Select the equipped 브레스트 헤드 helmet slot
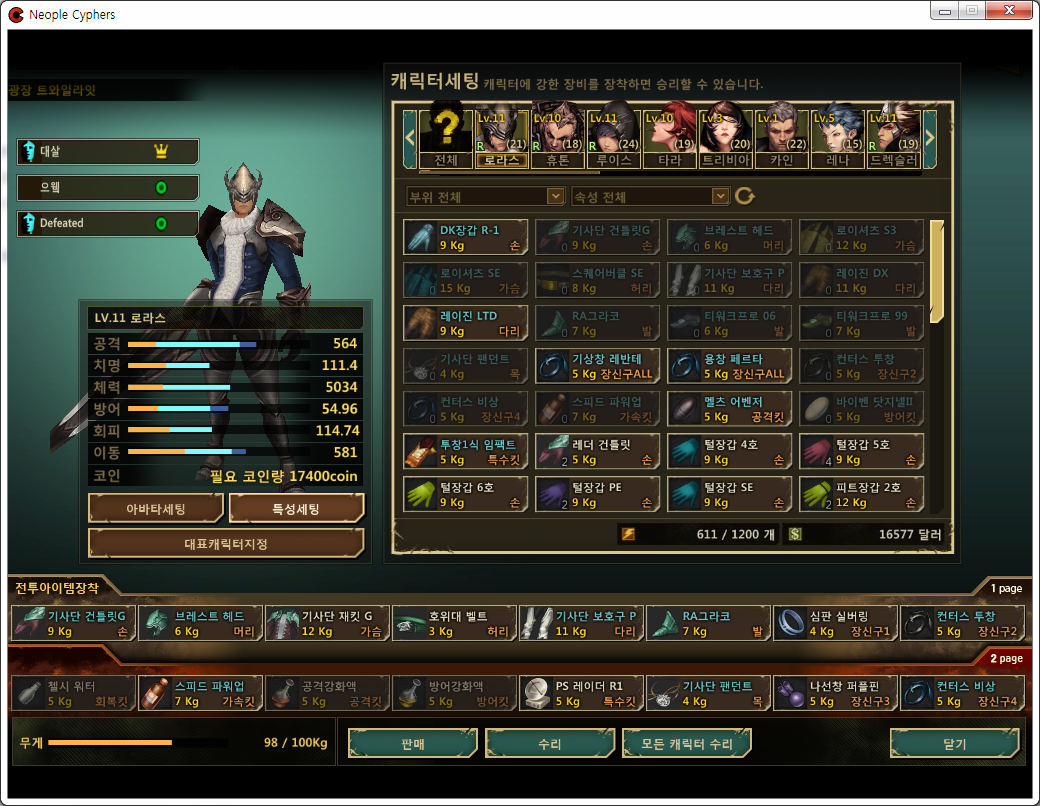This screenshot has height=806, width=1040. click(199, 624)
